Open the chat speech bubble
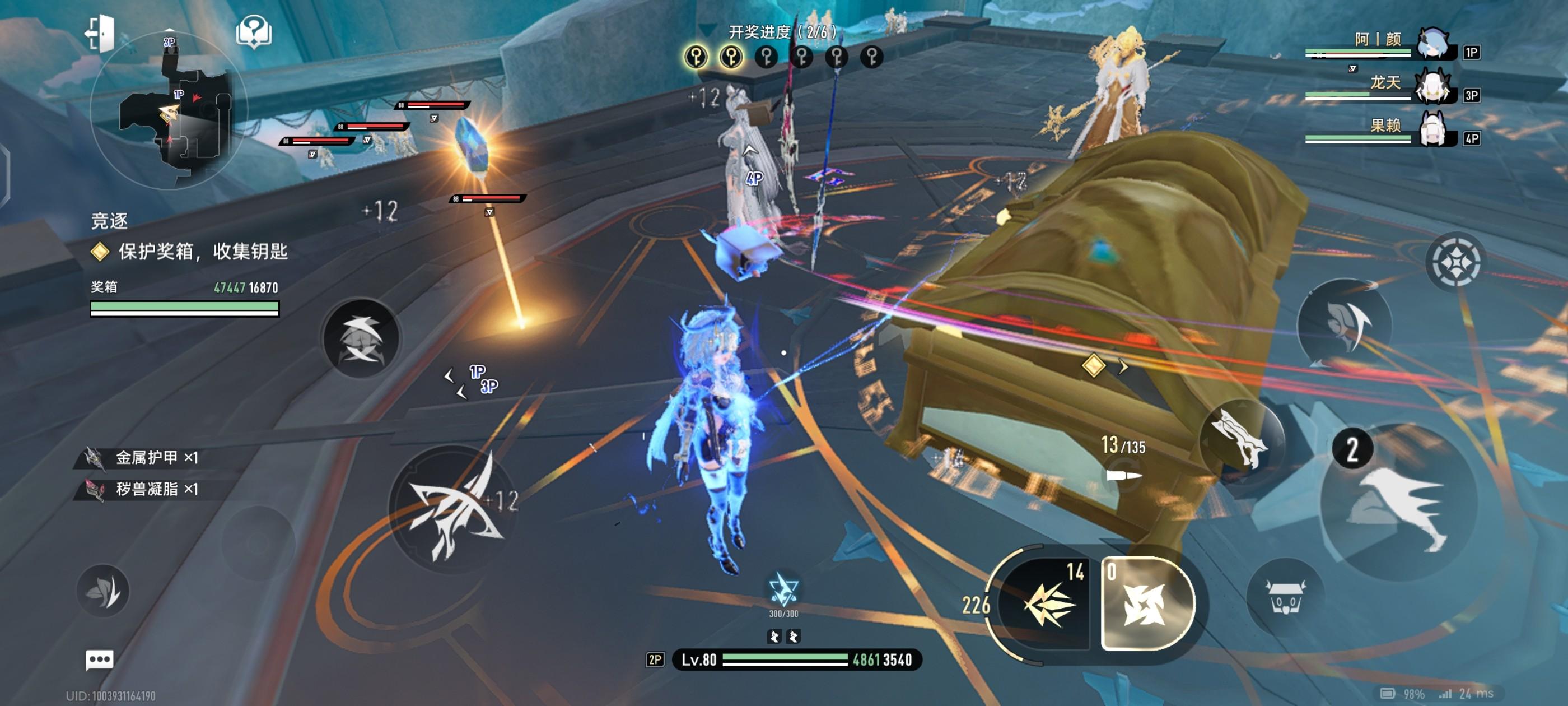Screen dimensions: 1568x706 pos(99,659)
